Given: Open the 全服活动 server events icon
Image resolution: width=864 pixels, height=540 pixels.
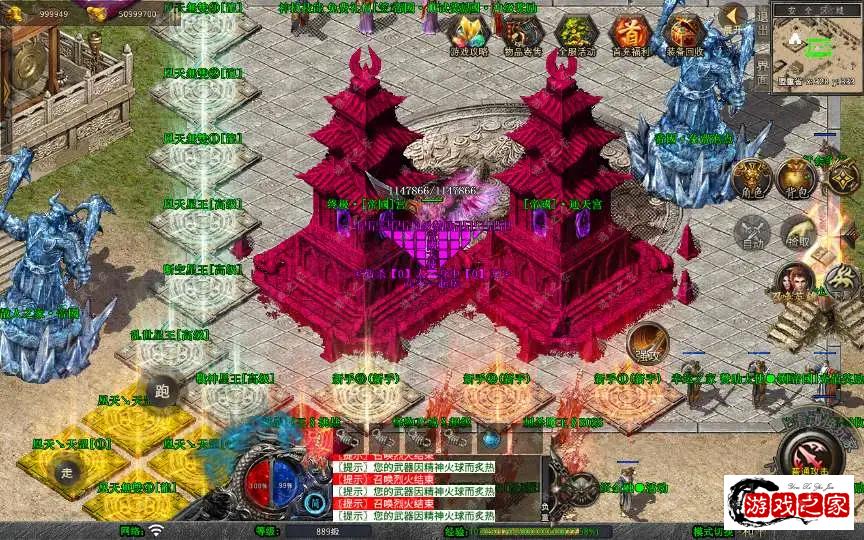Looking at the screenshot, I should click(x=574, y=34).
